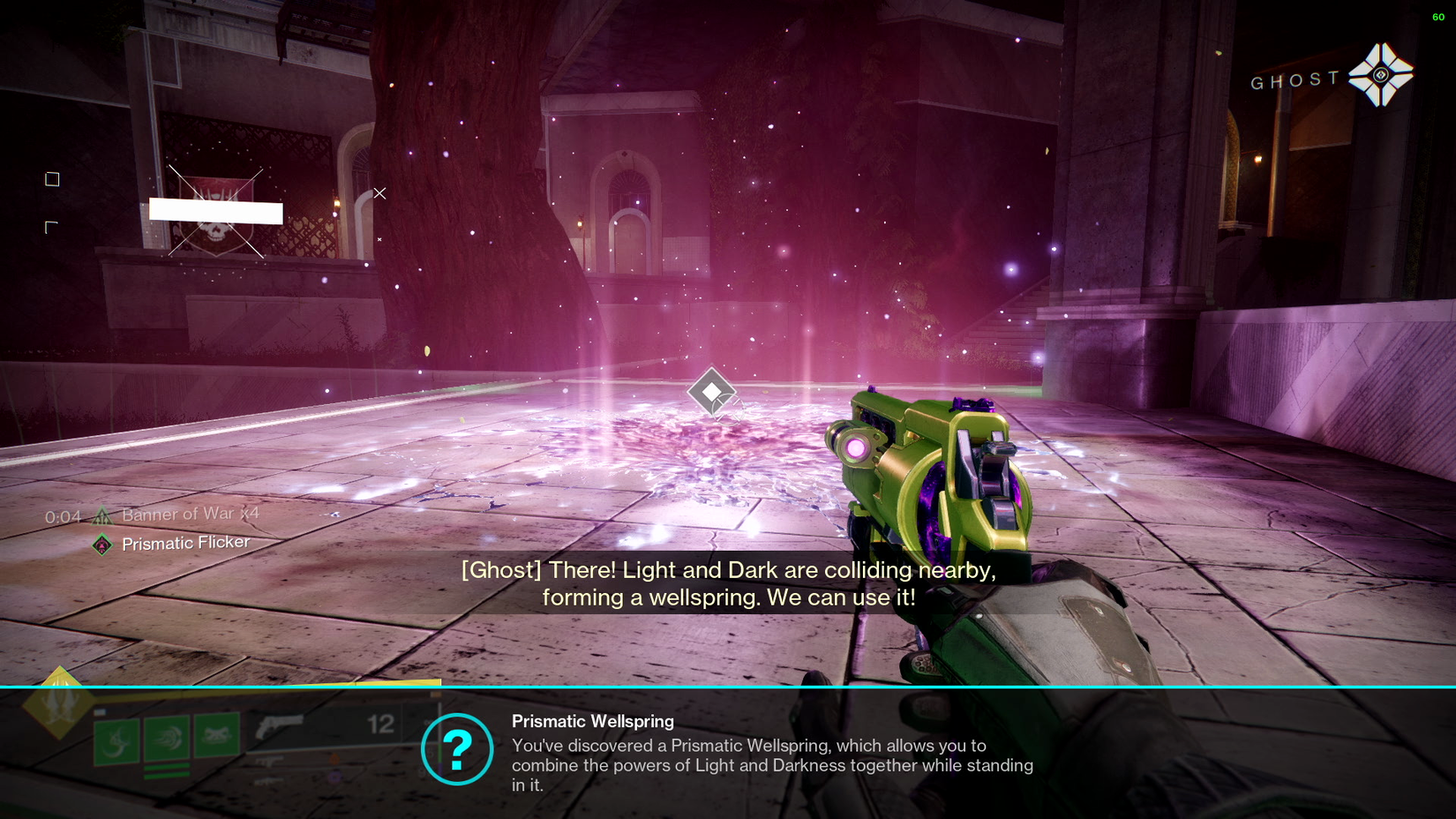Viewport: 1456px width, 819px height.
Task: Select the special weapon slot icon
Action: click(269, 762)
